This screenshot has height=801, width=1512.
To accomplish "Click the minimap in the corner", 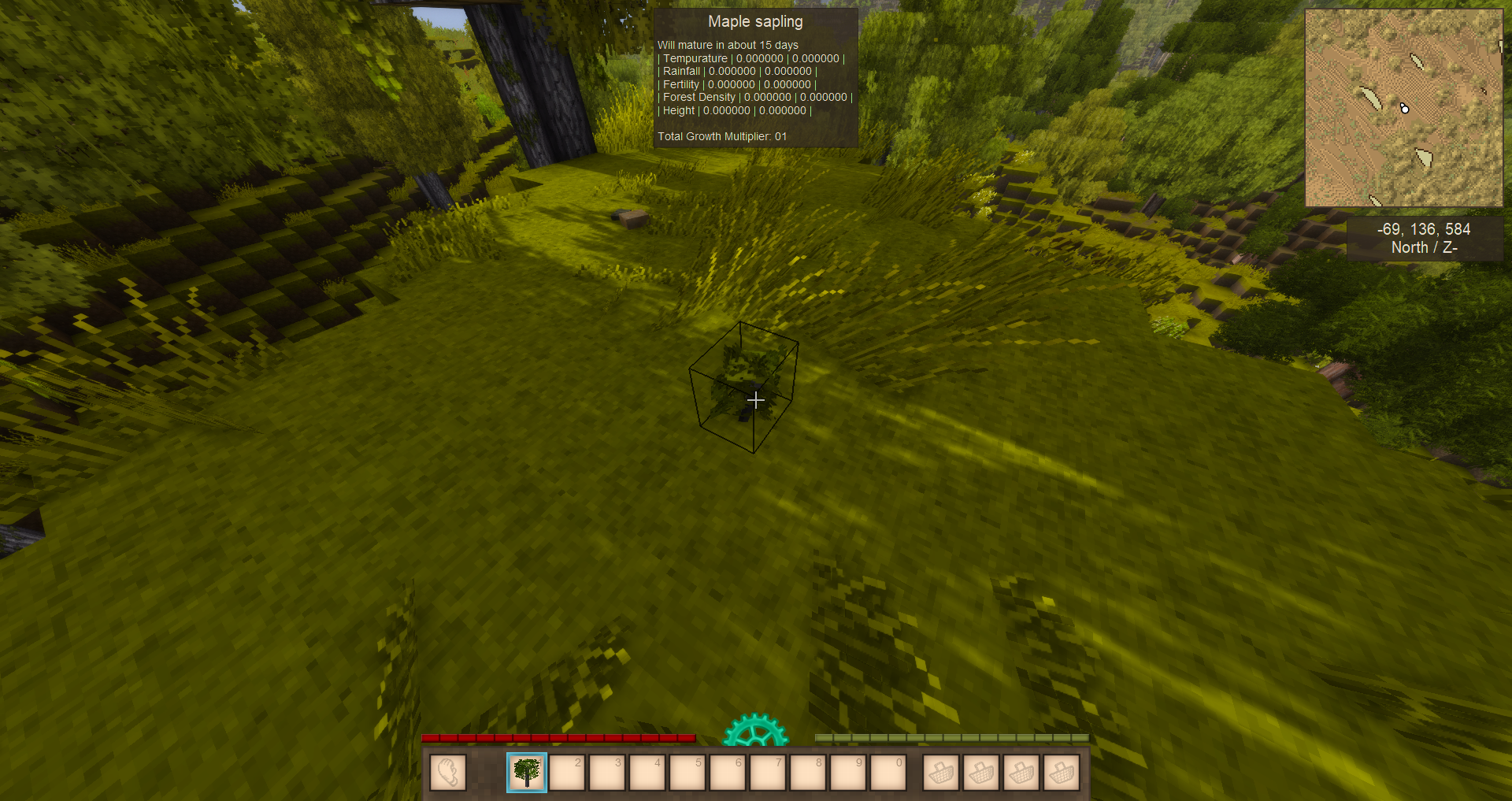I will [1403, 108].
